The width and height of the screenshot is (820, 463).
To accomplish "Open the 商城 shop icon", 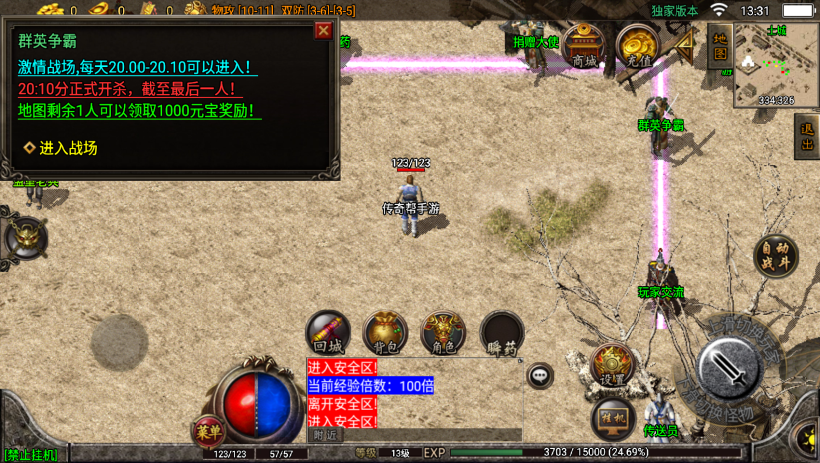I will 584,46.
